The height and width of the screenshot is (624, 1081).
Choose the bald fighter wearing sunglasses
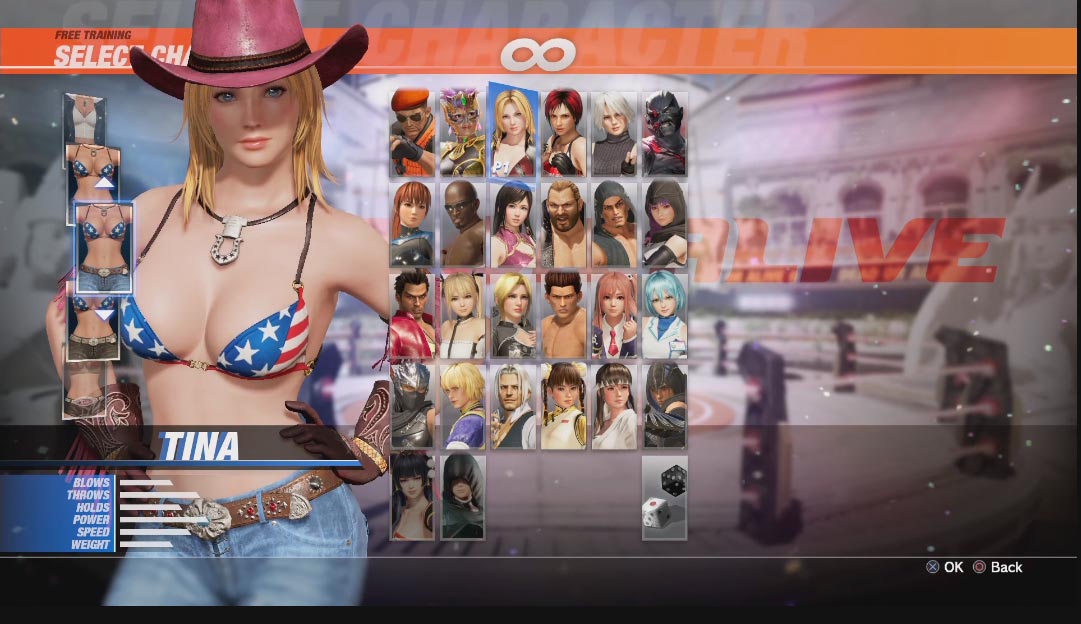(463, 224)
